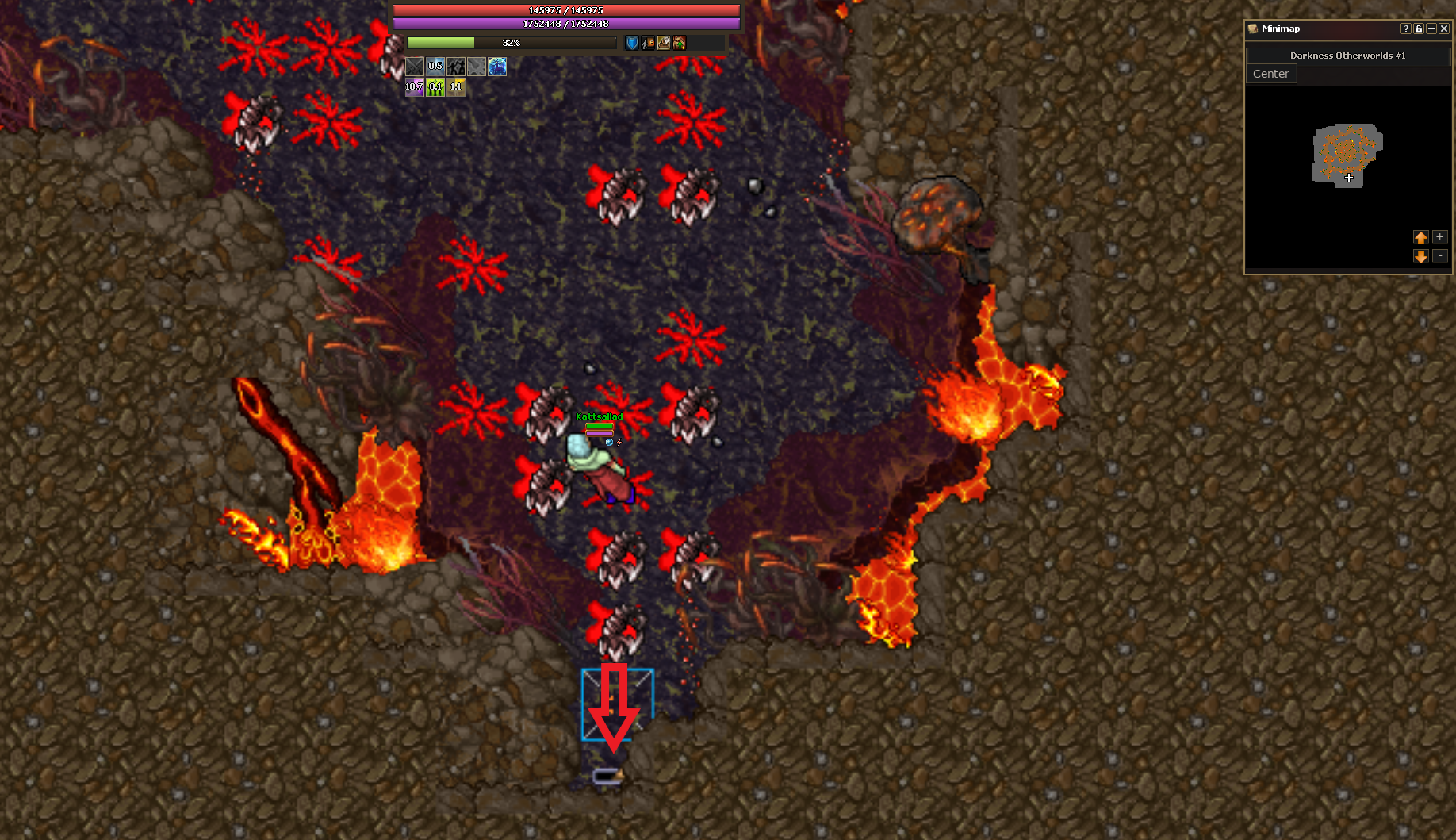Viewport: 1456px width, 840px height.
Task: Toggle the Minimap window lock
Action: [x=1419, y=29]
